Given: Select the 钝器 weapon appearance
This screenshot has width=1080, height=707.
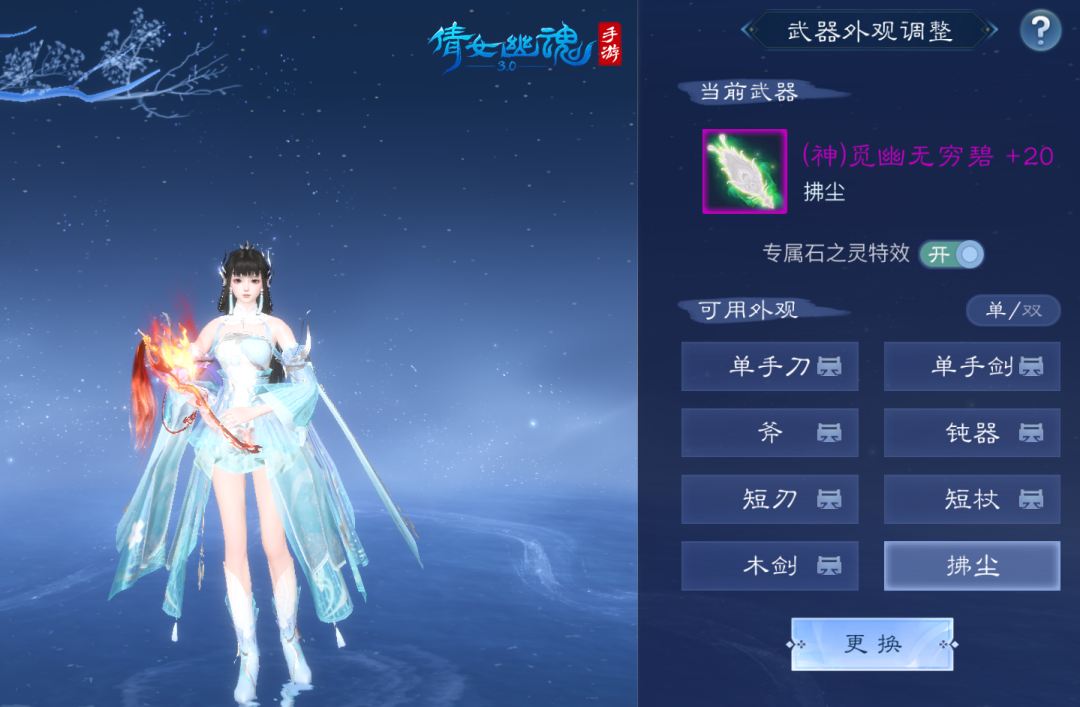Looking at the screenshot, I should click(x=972, y=433).
